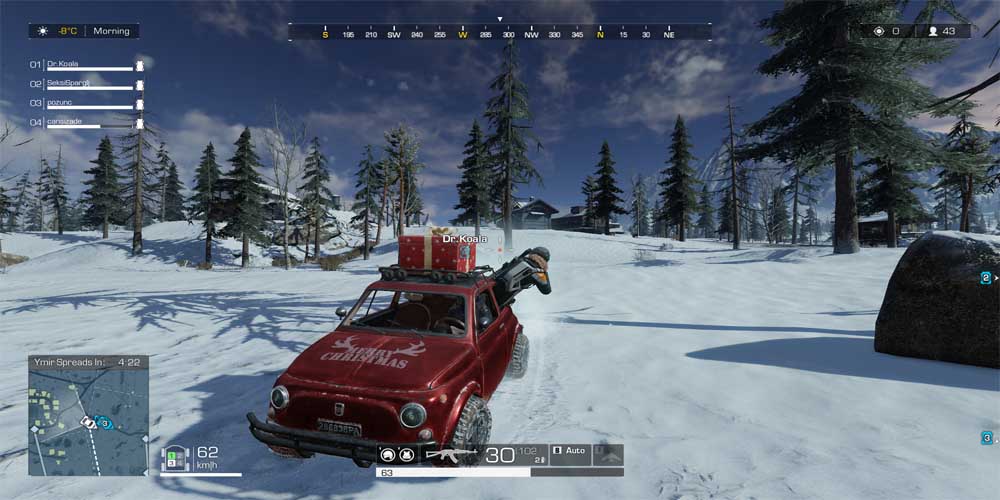Click the squad marker 3 on the minimap
Screen dimensions: 1000x500
pyautogui.click(x=103, y=424)
